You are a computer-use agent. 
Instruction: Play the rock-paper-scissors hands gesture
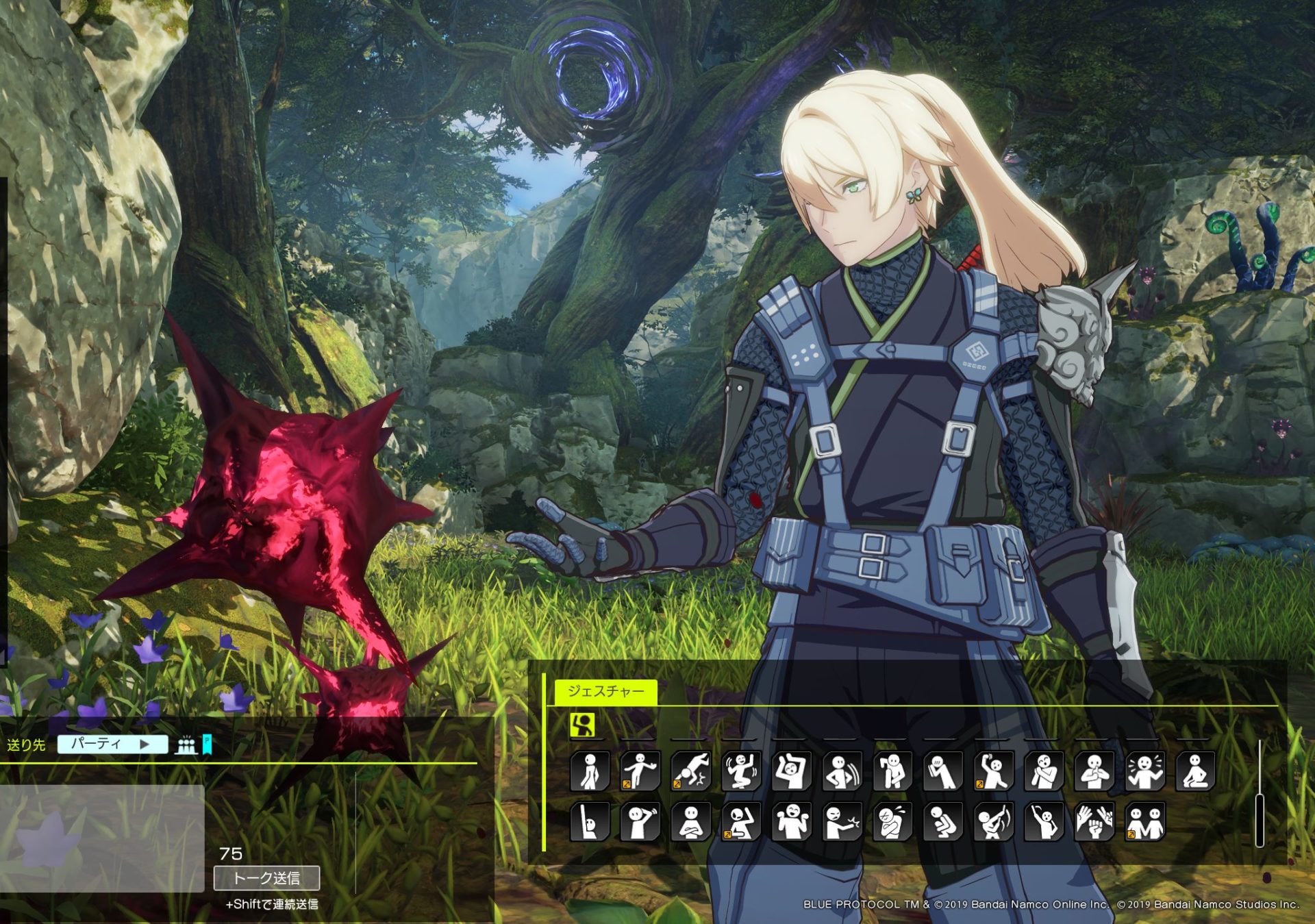tap(1094, 822)
